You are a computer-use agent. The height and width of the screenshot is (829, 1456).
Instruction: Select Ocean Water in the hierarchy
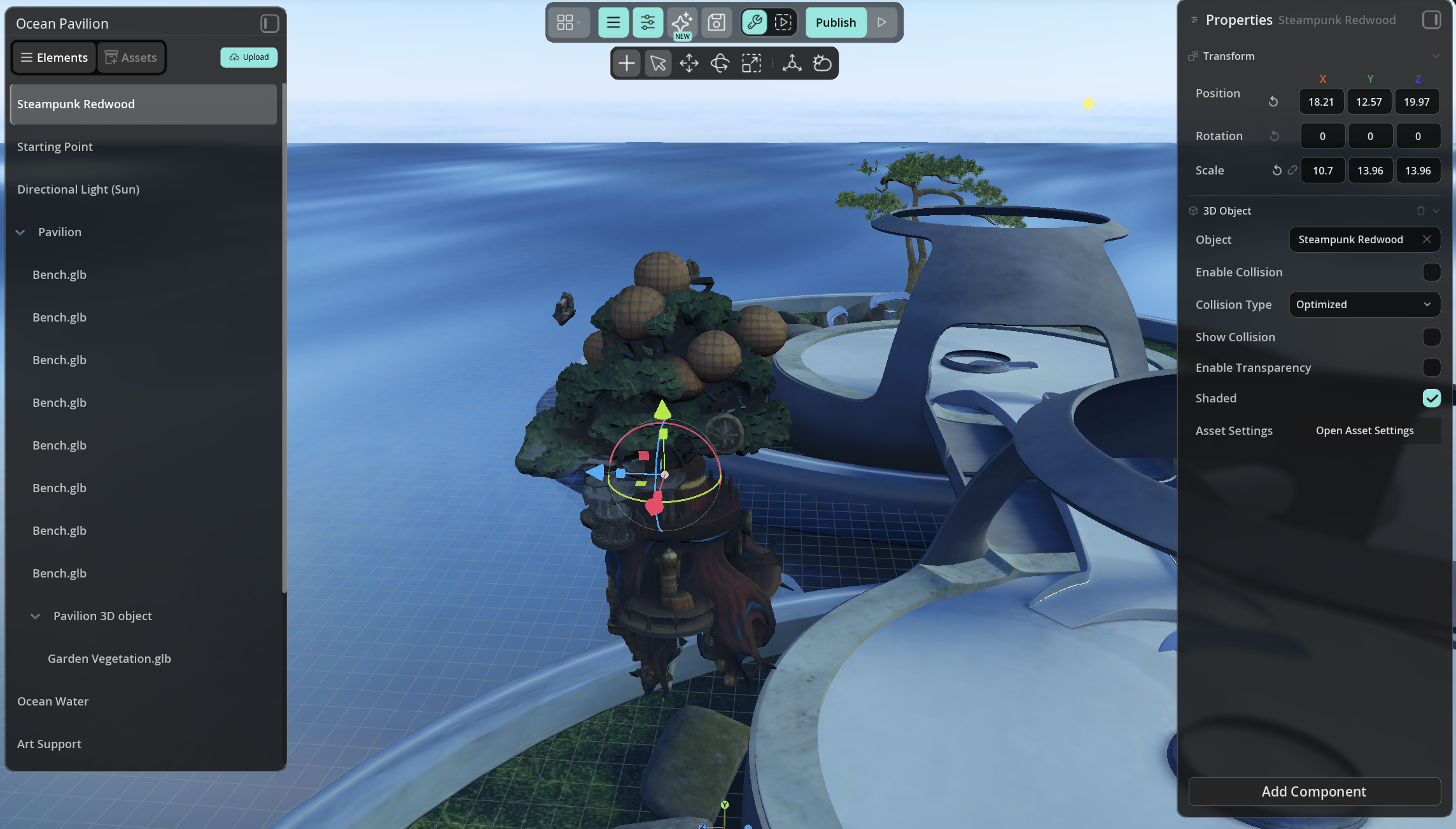coord(53,701)
